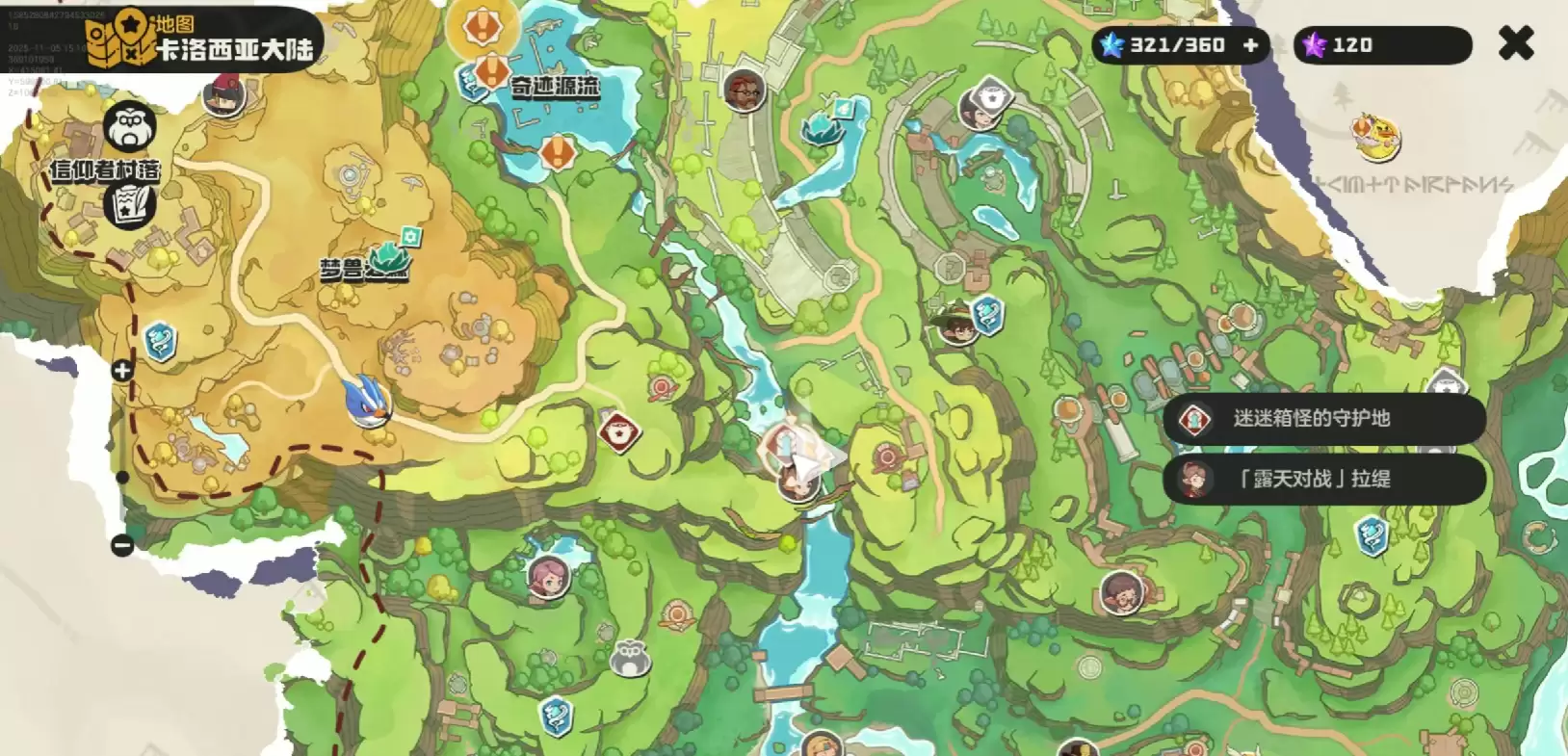Select the bearded NPC marker with glasses
Viewport: 1568px width, 756px height.
point(744,91)
